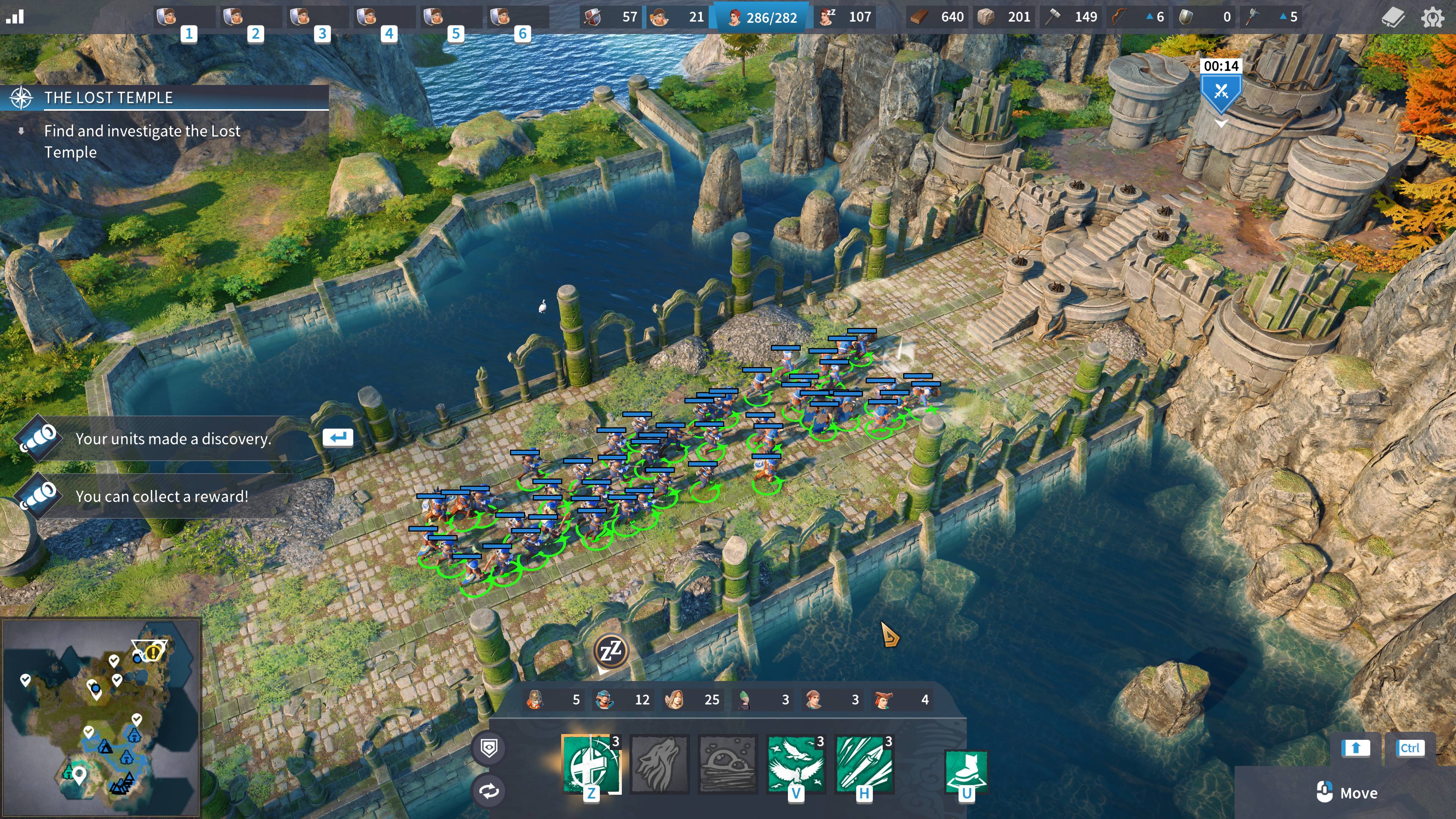The height and width of the screenshot is (819, 1456).
Task: Activate the eagles ability
Action: click(x=795, y=764)
